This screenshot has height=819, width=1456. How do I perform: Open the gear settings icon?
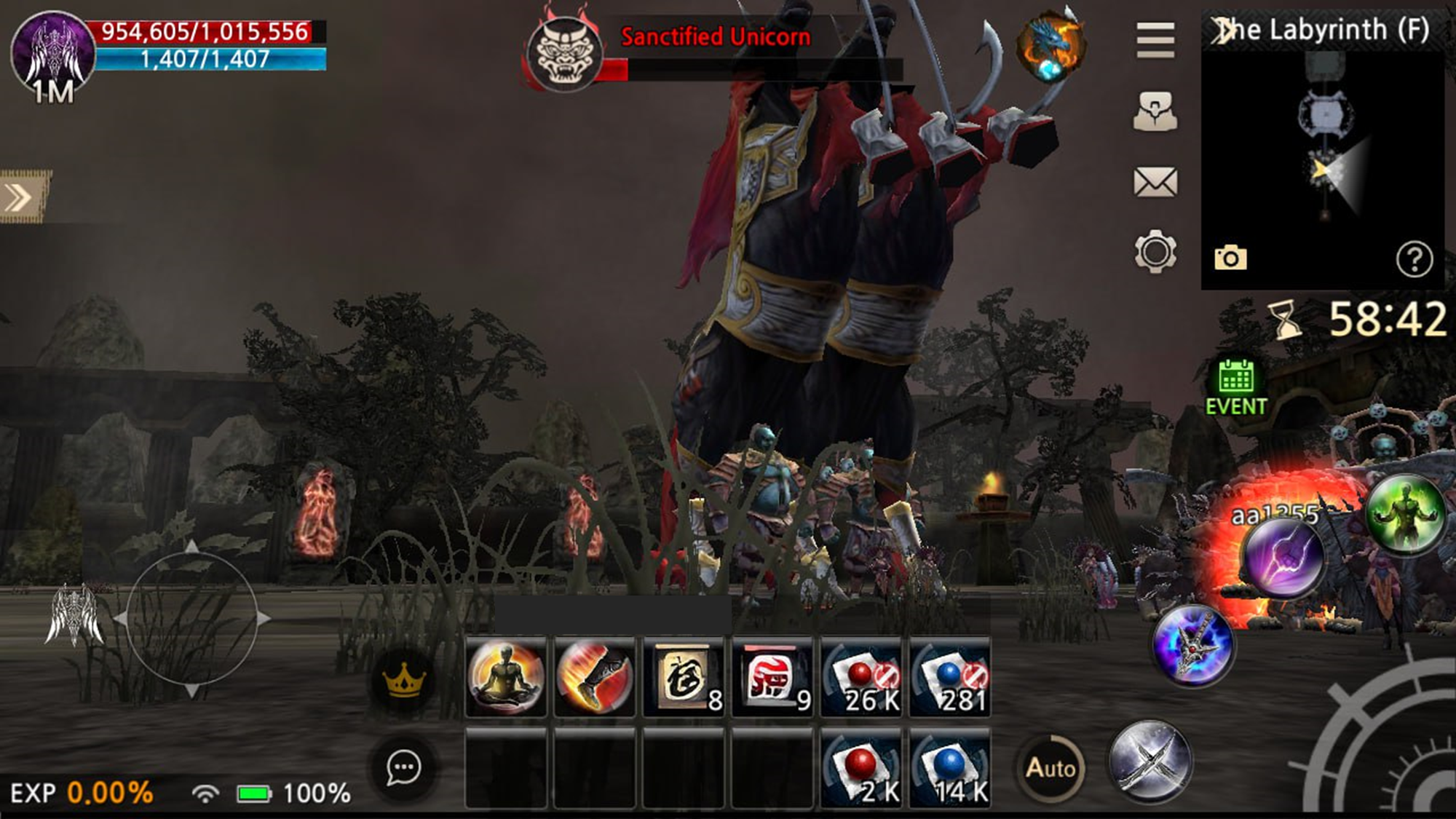1155,252
